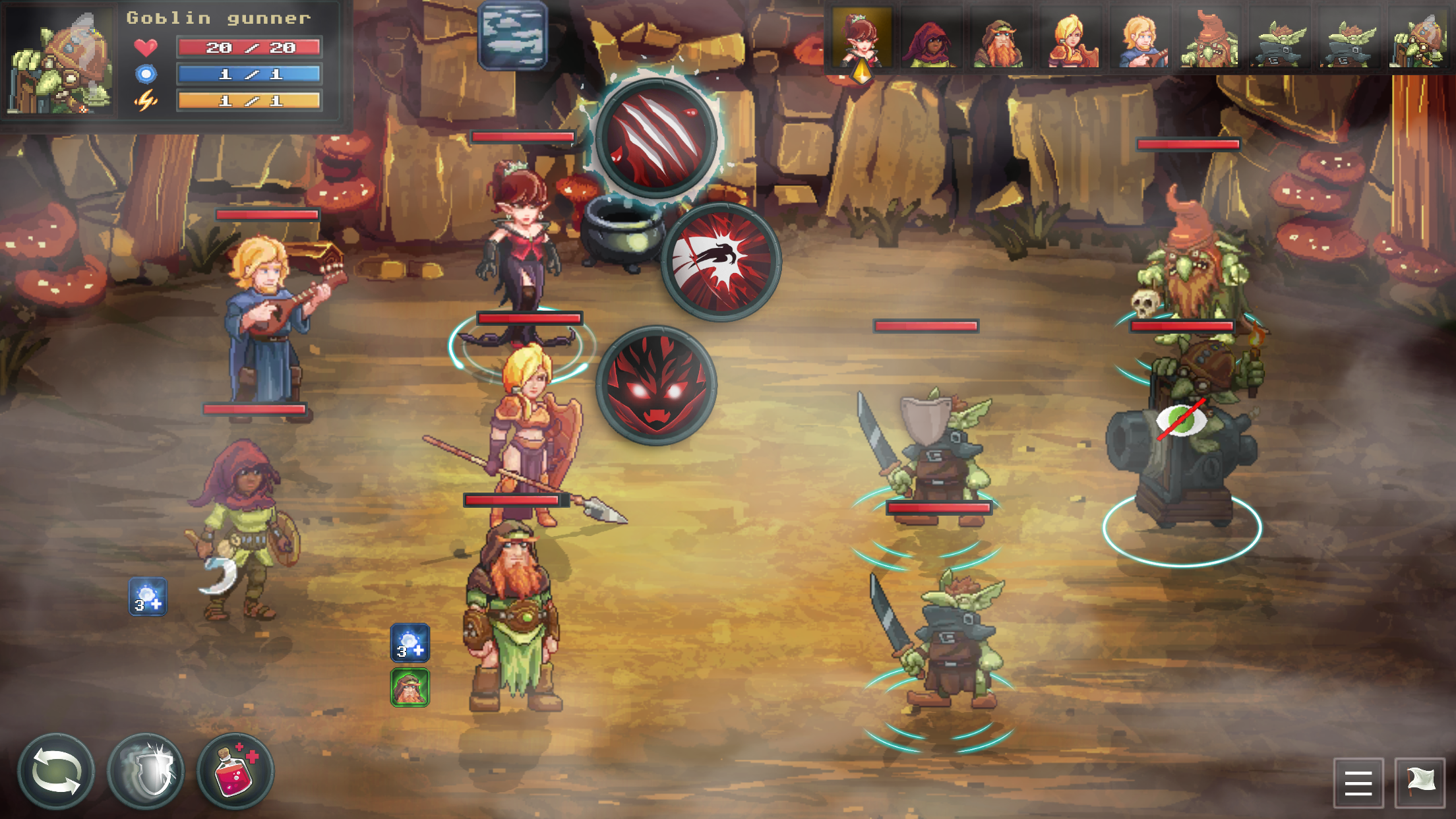
Task: Open the hamburger menu
Action: point(1358,783)
